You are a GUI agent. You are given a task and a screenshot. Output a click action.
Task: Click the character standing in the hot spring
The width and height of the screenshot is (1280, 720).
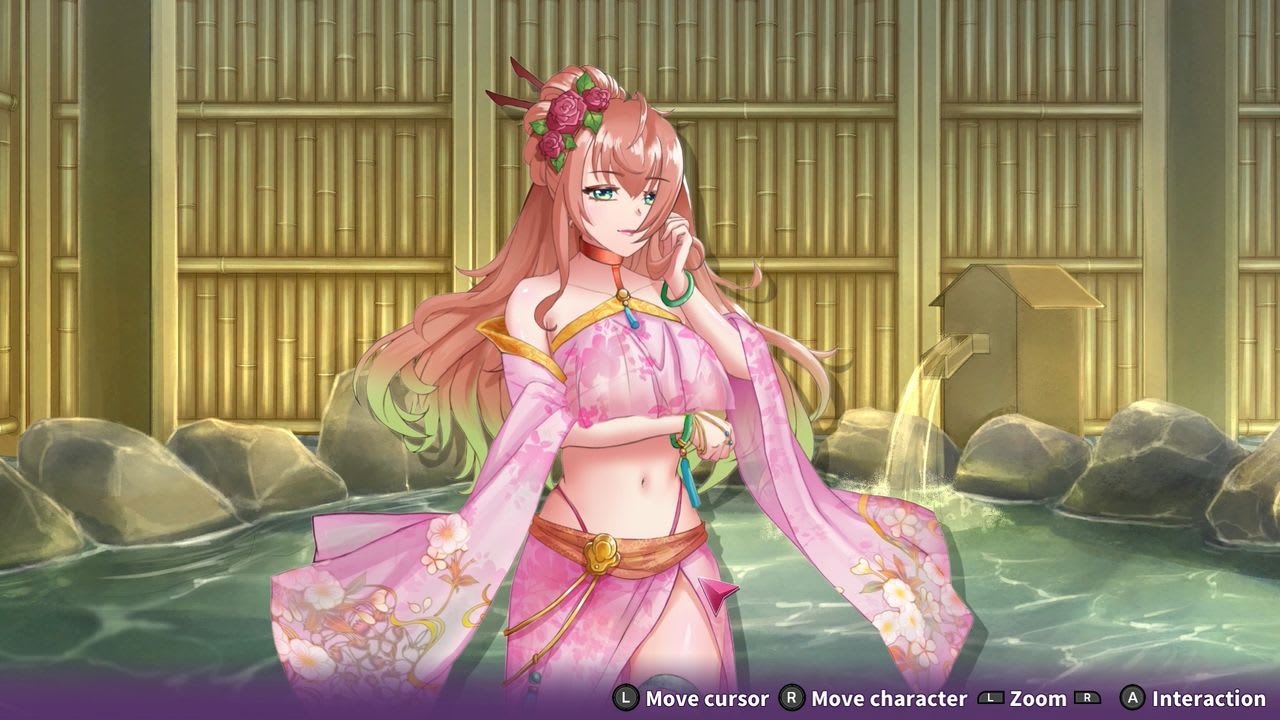pos(630,400)
